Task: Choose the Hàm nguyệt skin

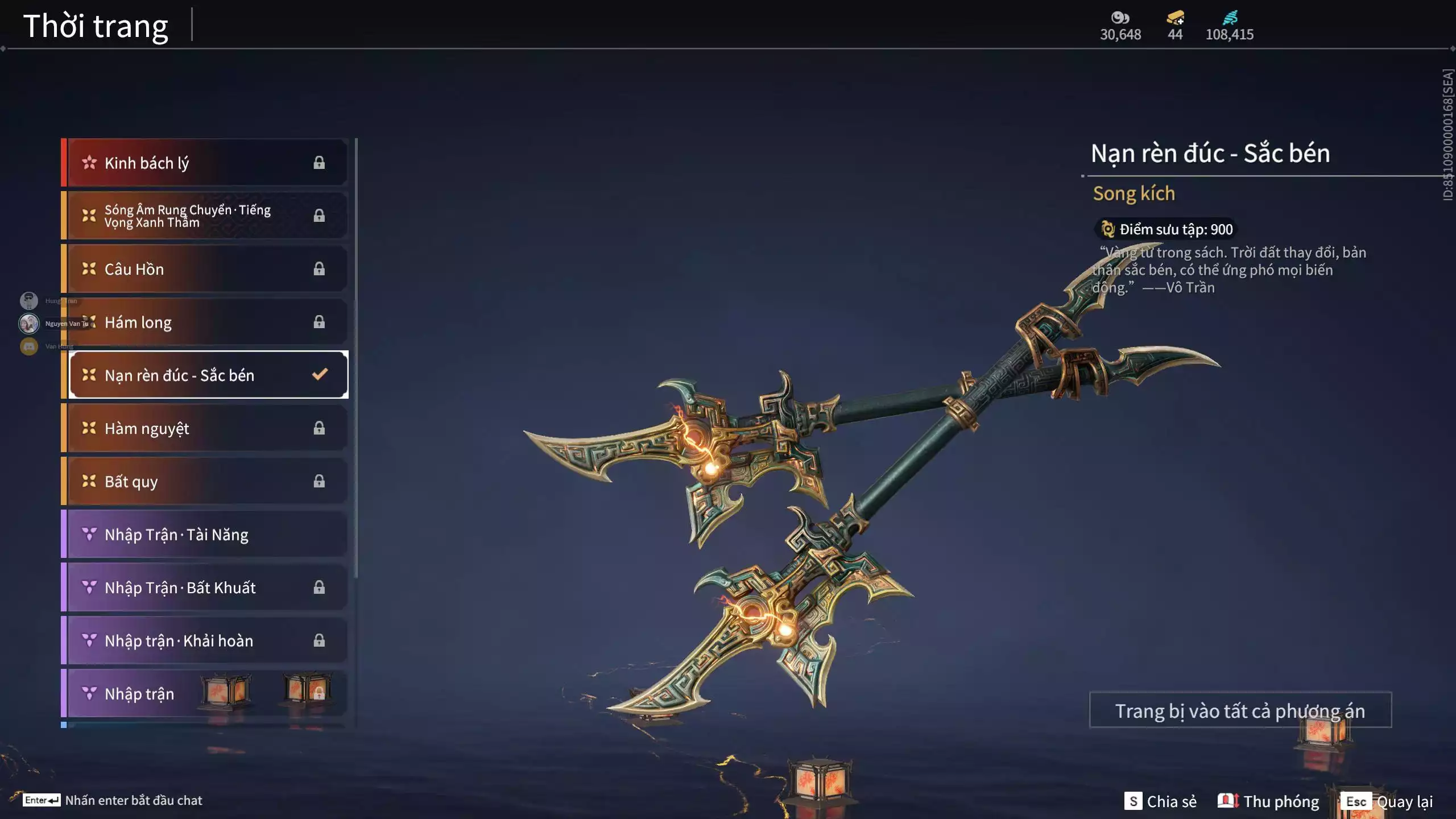Action: 205,428
